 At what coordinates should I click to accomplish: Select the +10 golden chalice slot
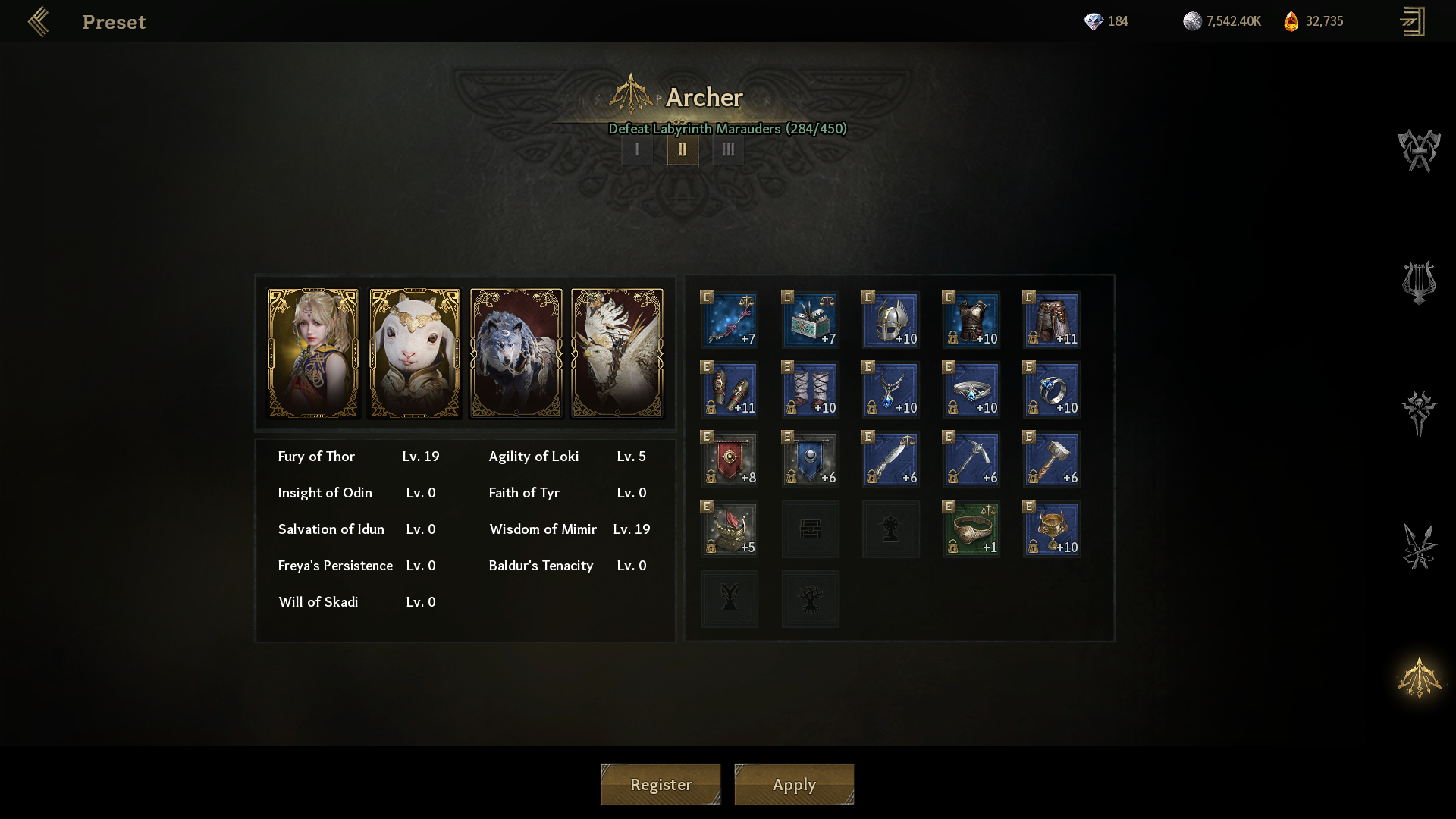(1052, 529)
